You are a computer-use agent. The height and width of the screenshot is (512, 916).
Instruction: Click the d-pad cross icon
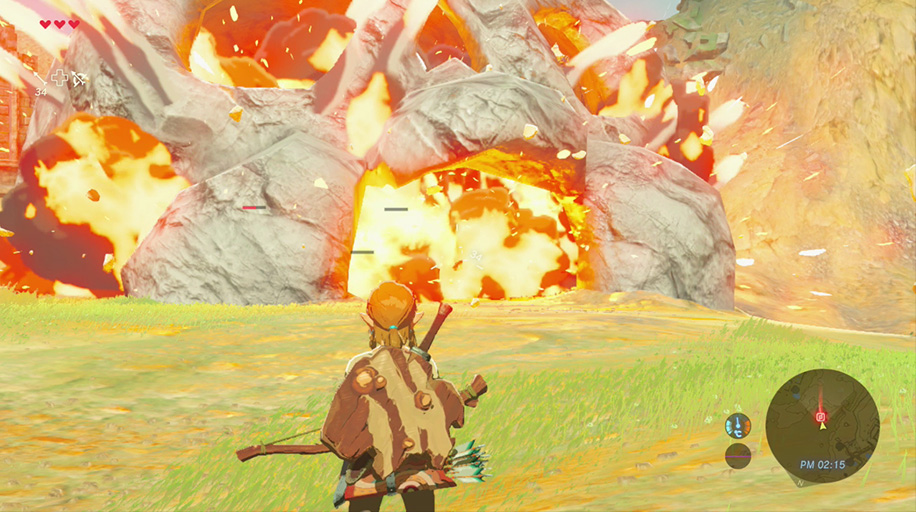point(60,77)
